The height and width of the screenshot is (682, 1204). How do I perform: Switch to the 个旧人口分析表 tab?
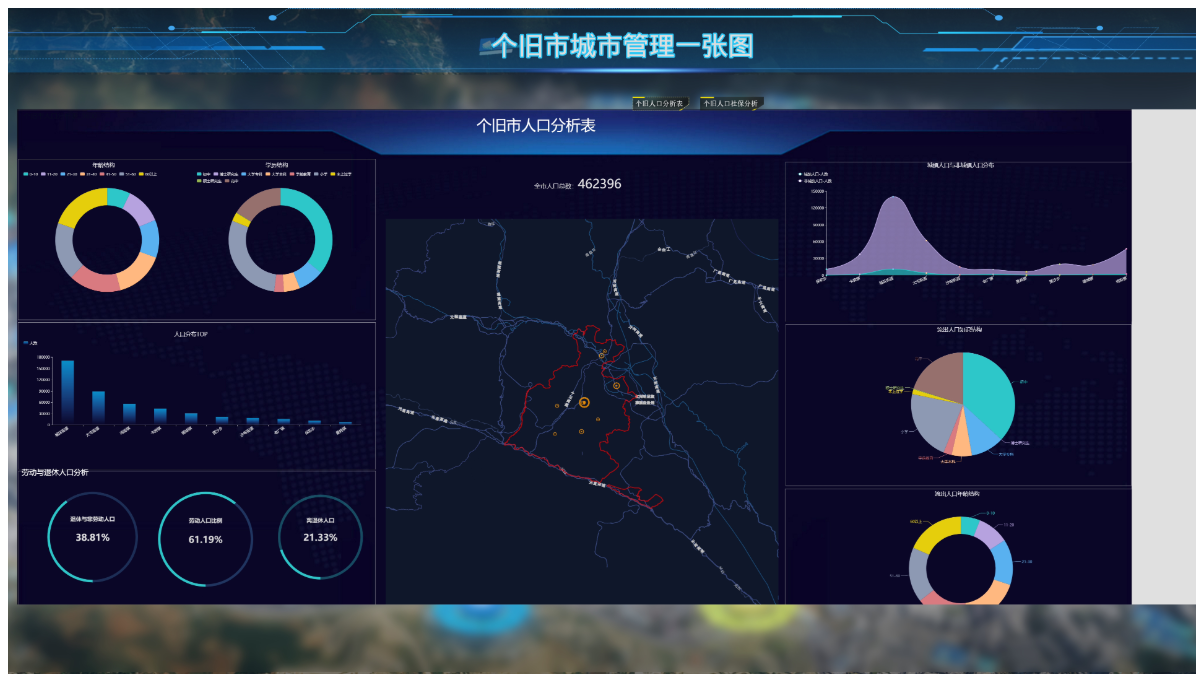coord(659,103)
